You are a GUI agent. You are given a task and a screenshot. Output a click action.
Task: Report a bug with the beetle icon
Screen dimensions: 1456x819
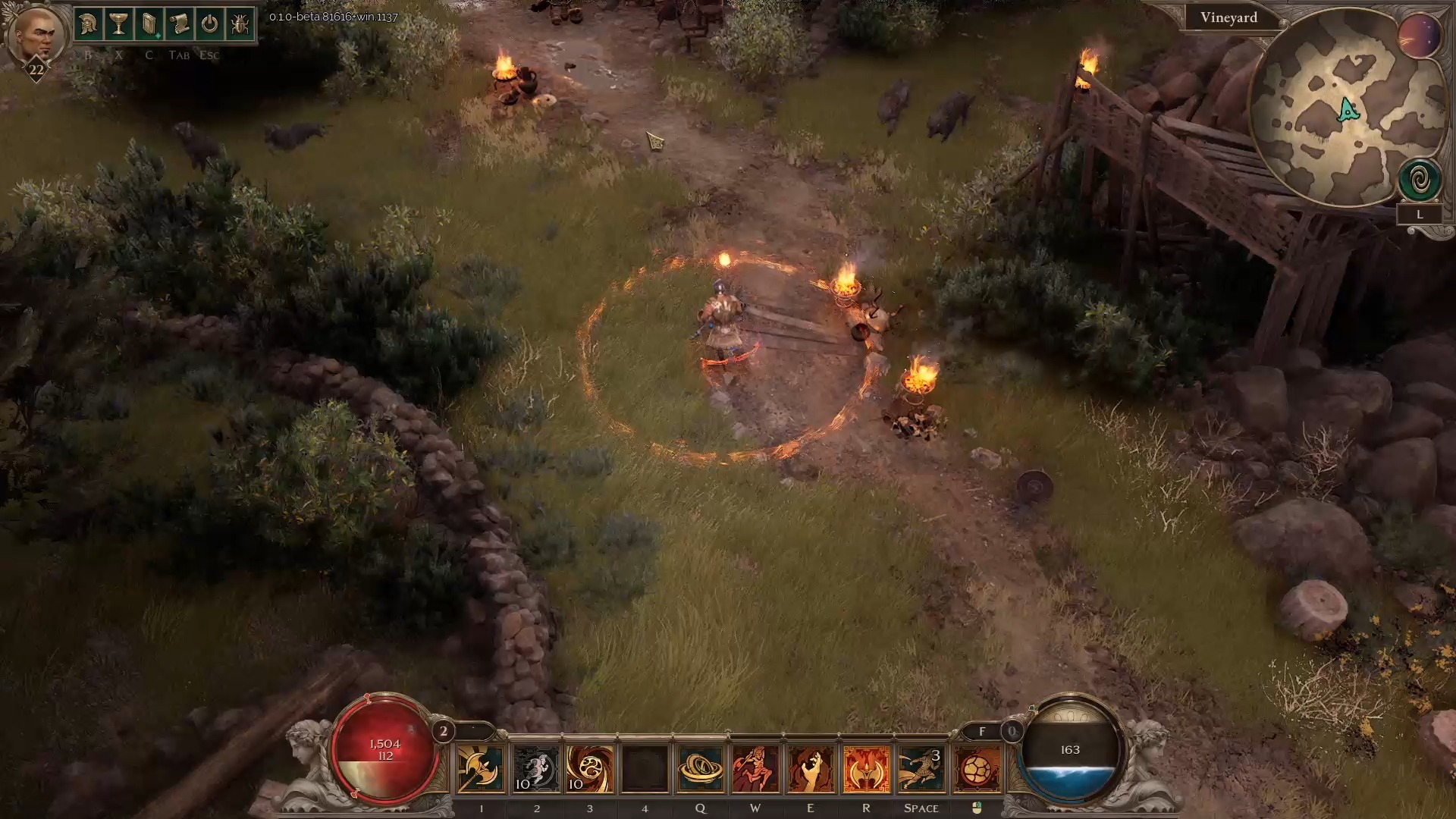click(240, 25)
